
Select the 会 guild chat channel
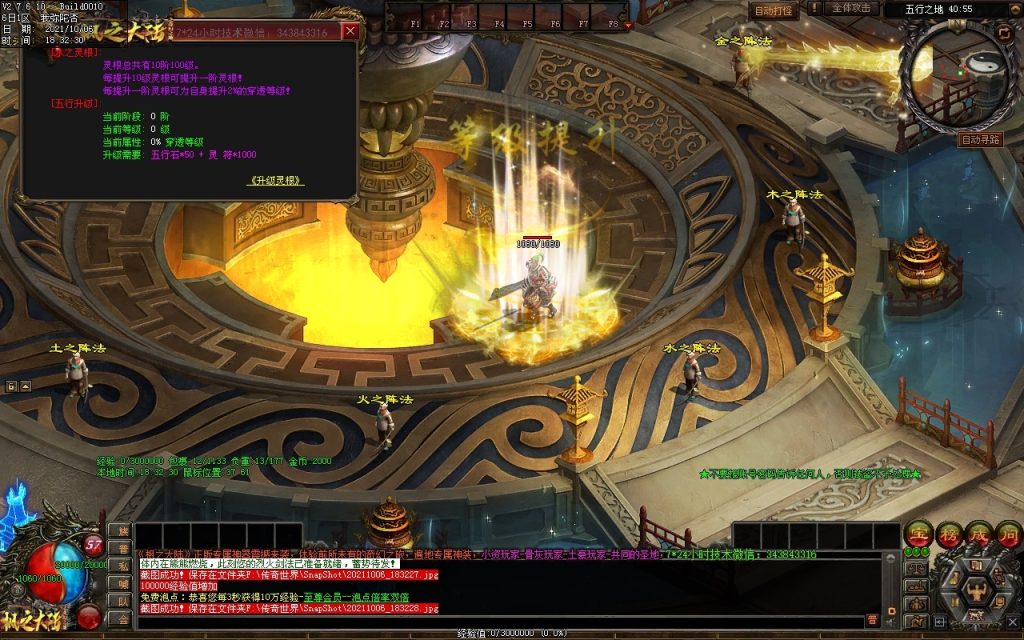pos(123,619)
